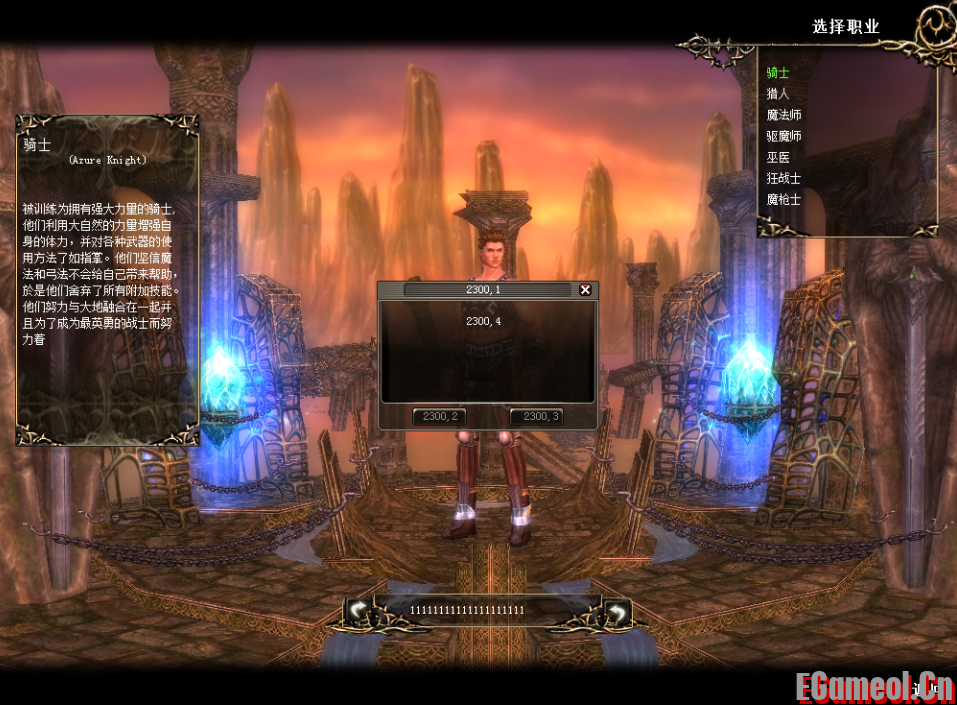Rotate character with the left arrow button
The height and width of the screenshot is (705, 957).
pos(360,610)
